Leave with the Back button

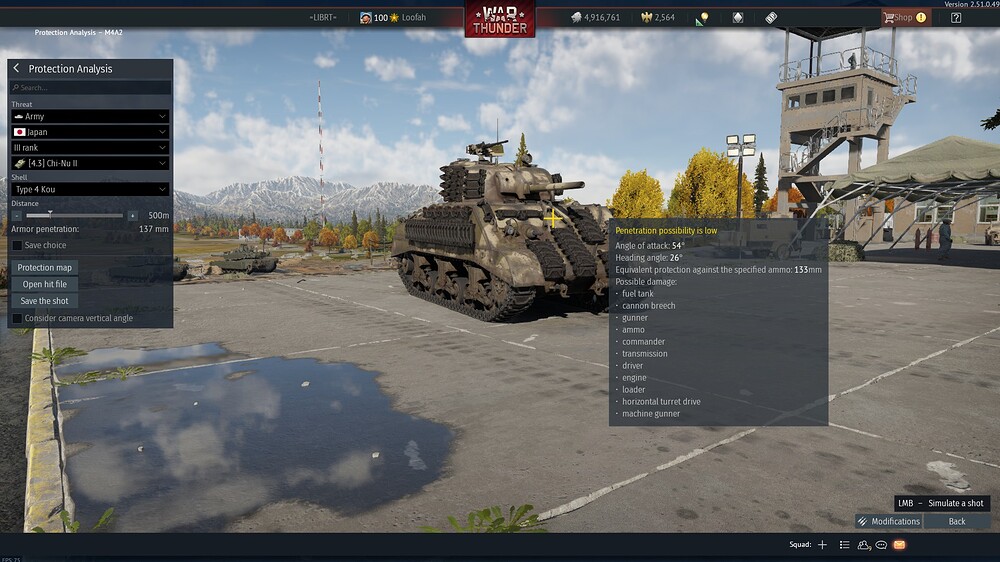[x=957, y=521]
